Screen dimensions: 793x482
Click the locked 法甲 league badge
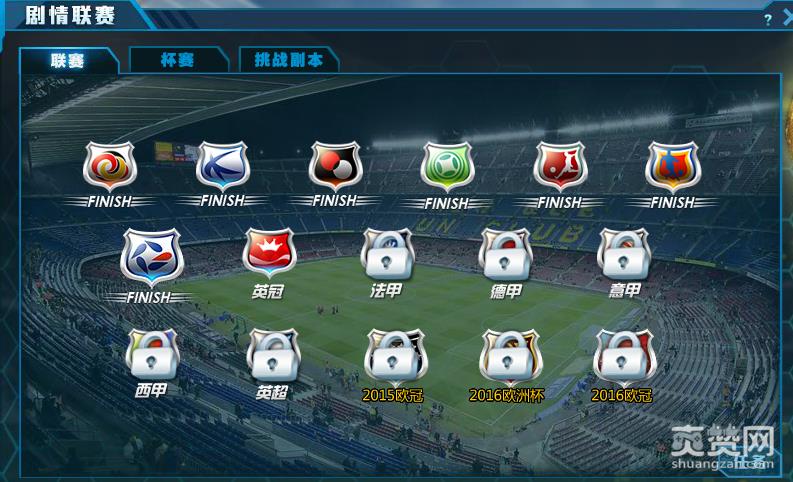(386, 256)
